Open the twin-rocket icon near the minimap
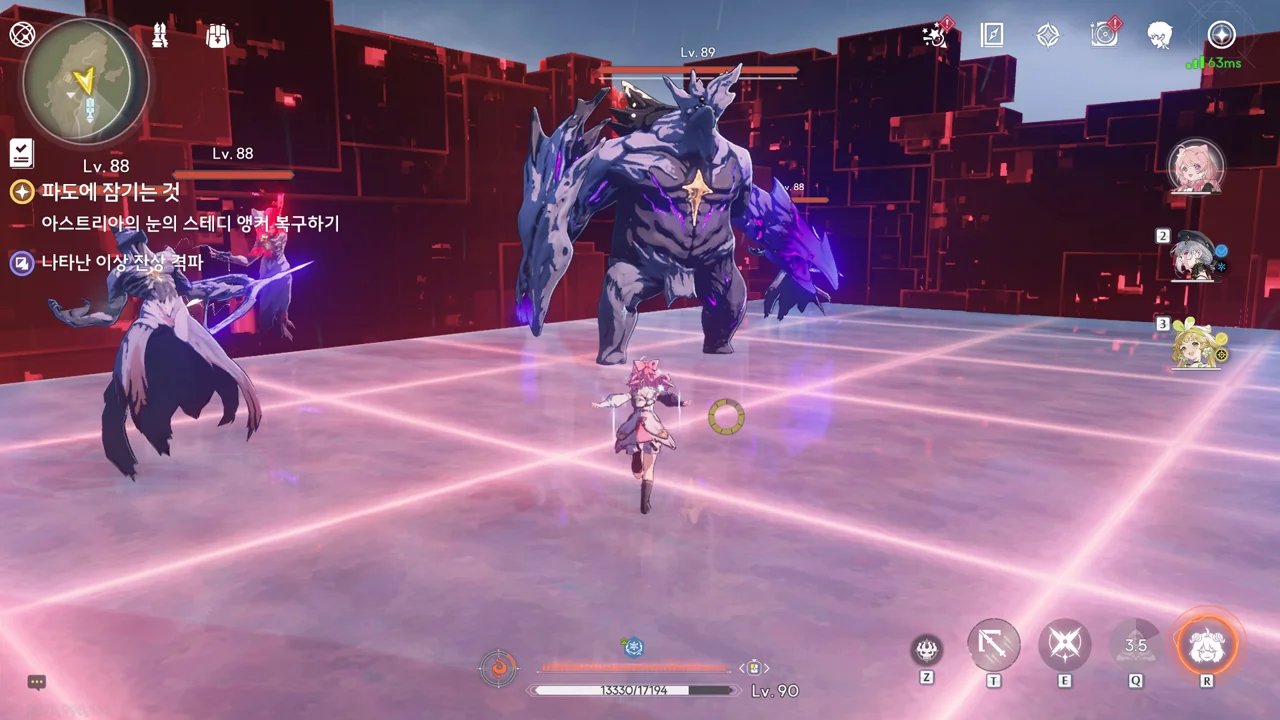 click(x=160, y=36)
